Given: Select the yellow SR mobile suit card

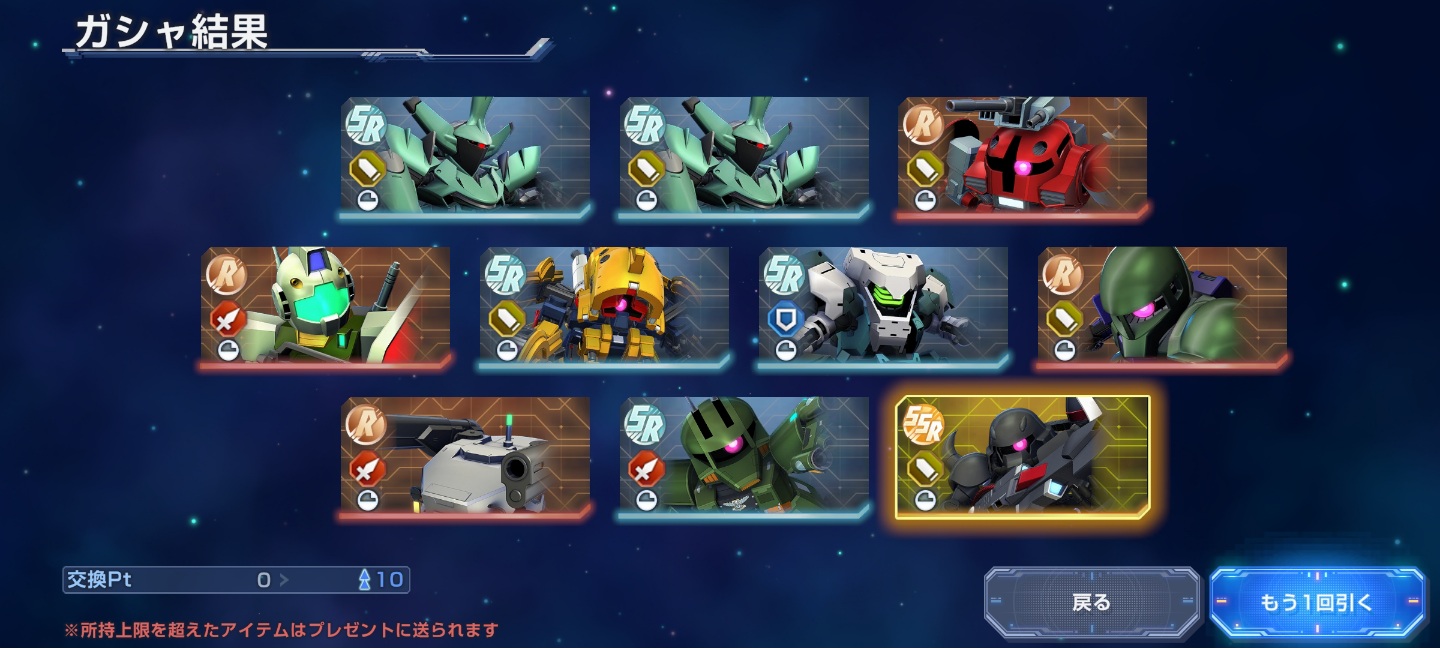Looking at the screenshot, I should click(x=604, y=306).
